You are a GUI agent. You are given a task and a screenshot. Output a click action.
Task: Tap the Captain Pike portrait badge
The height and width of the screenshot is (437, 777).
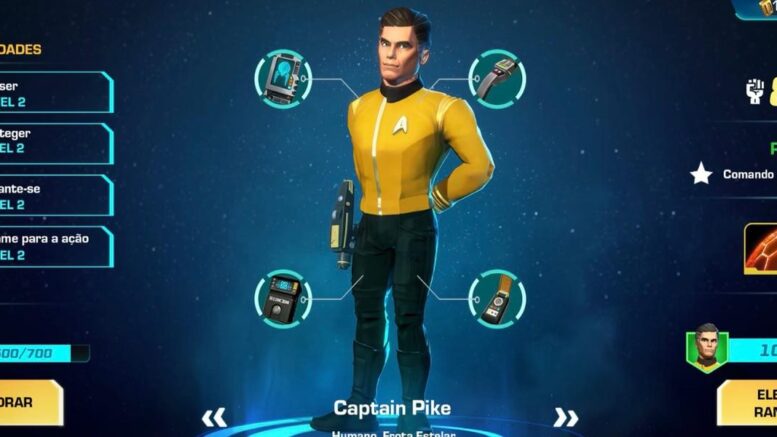(707, 347)
